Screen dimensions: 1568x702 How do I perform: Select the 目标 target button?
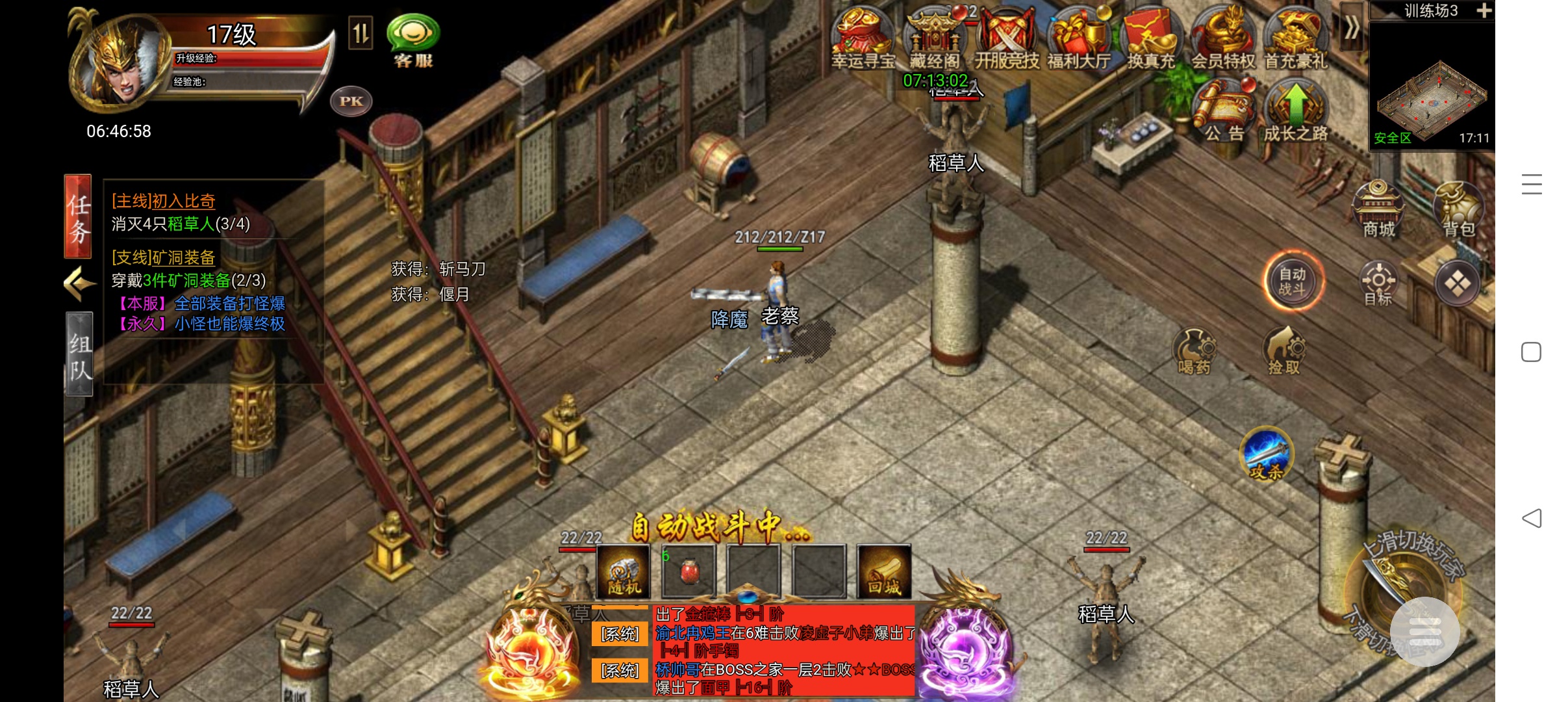(1378, 283)
